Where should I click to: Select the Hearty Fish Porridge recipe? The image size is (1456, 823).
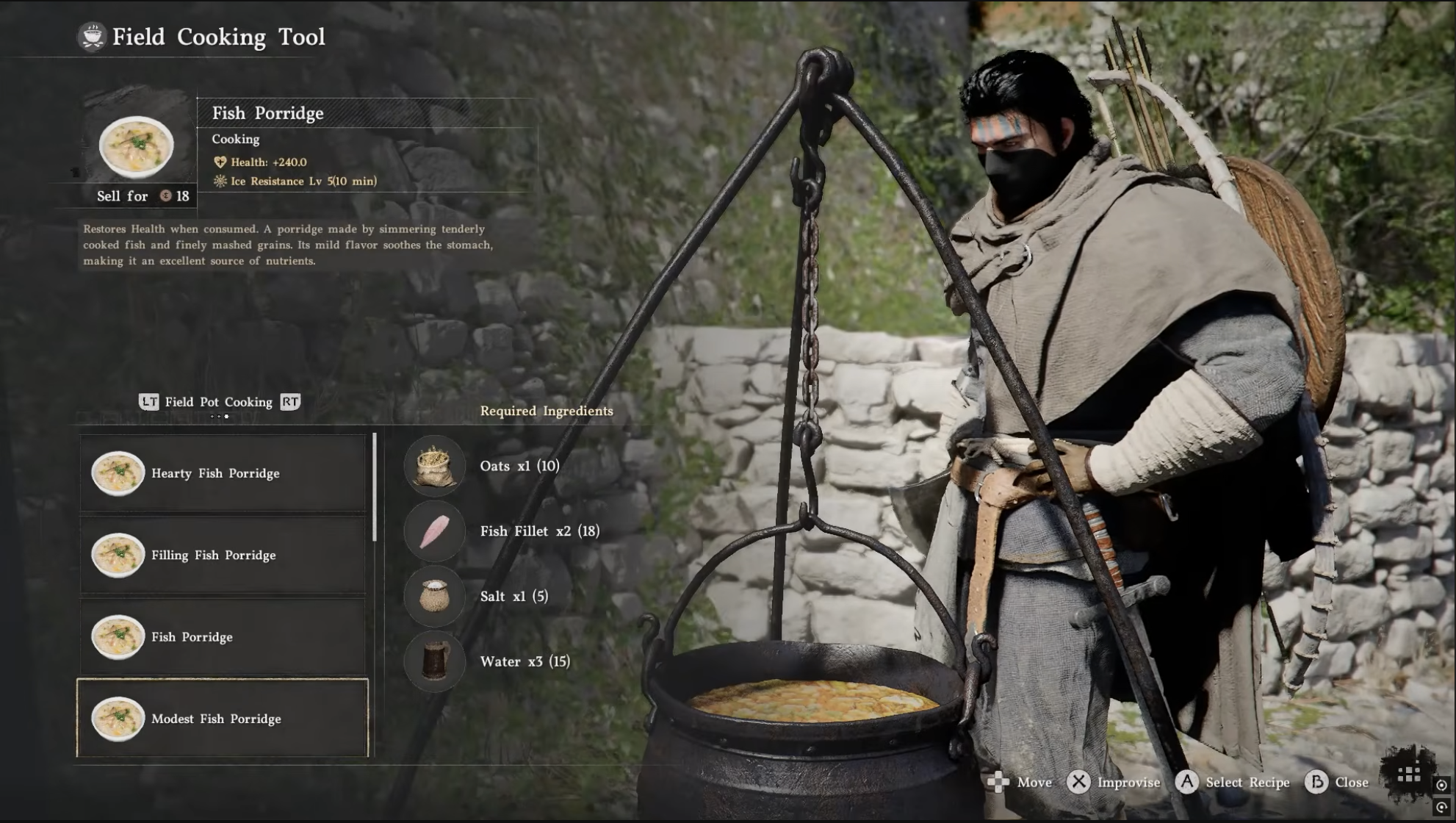click(223, 473)
